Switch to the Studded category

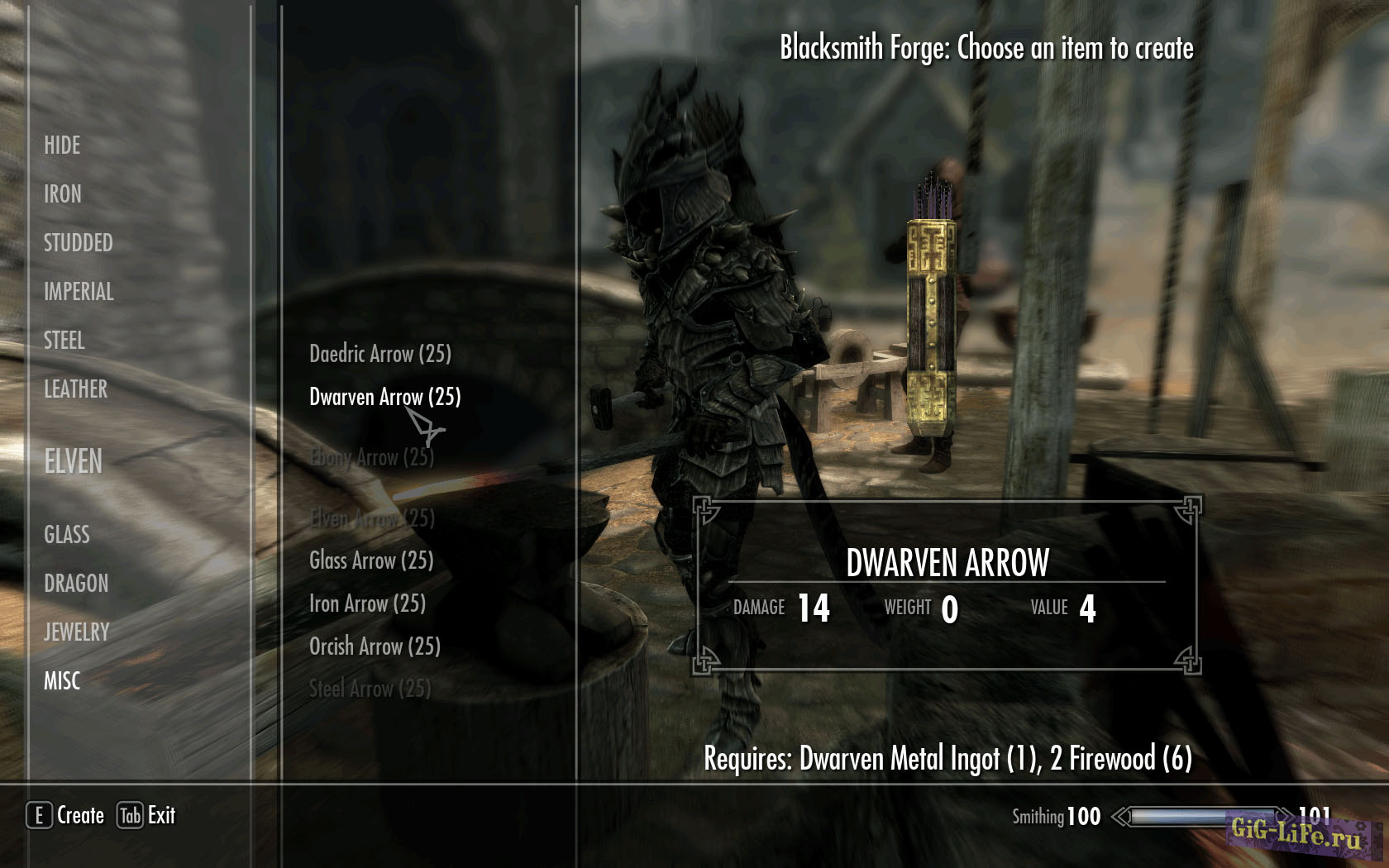79,243
